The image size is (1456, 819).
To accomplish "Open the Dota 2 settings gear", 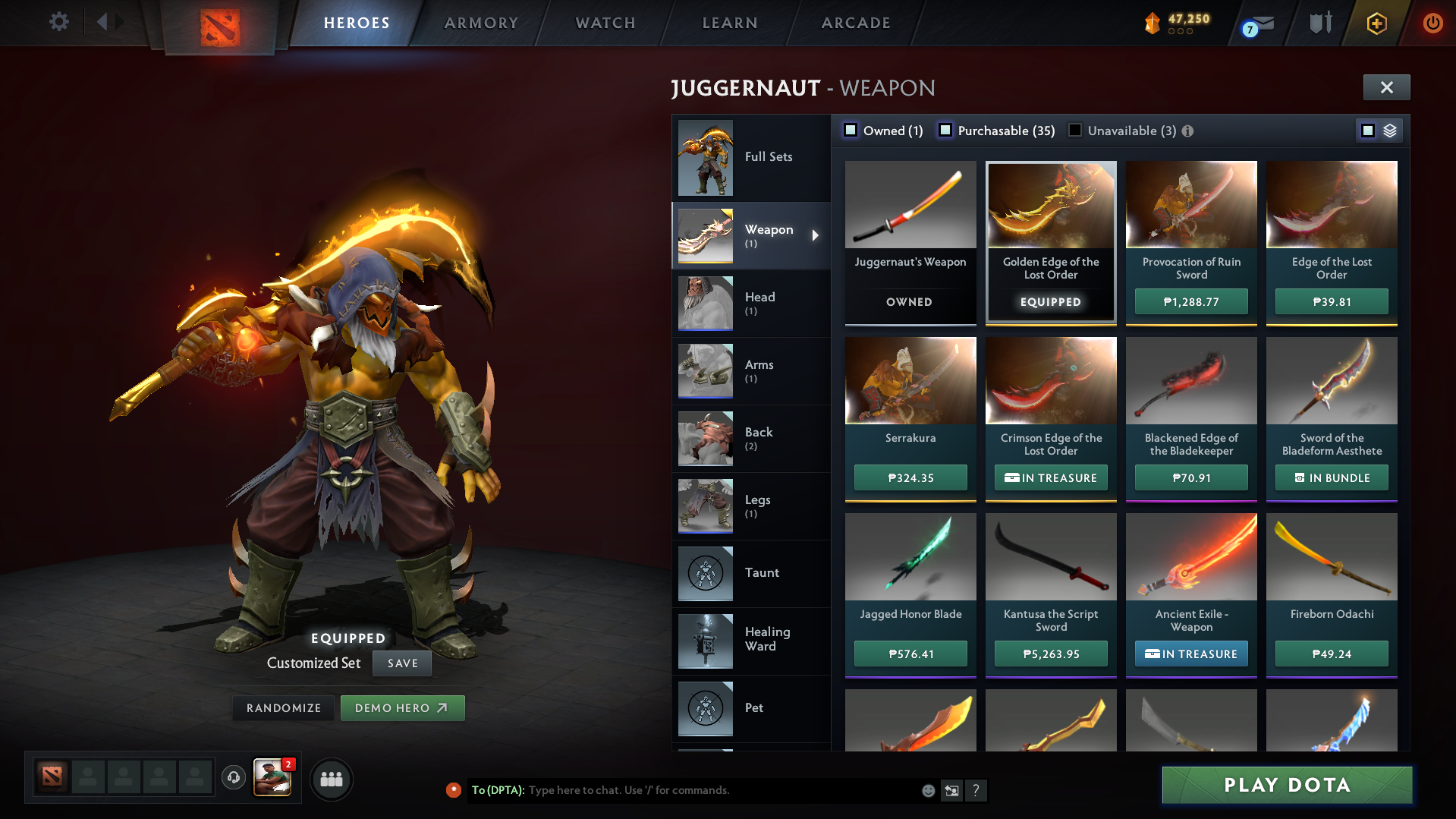I will (59, 22).
